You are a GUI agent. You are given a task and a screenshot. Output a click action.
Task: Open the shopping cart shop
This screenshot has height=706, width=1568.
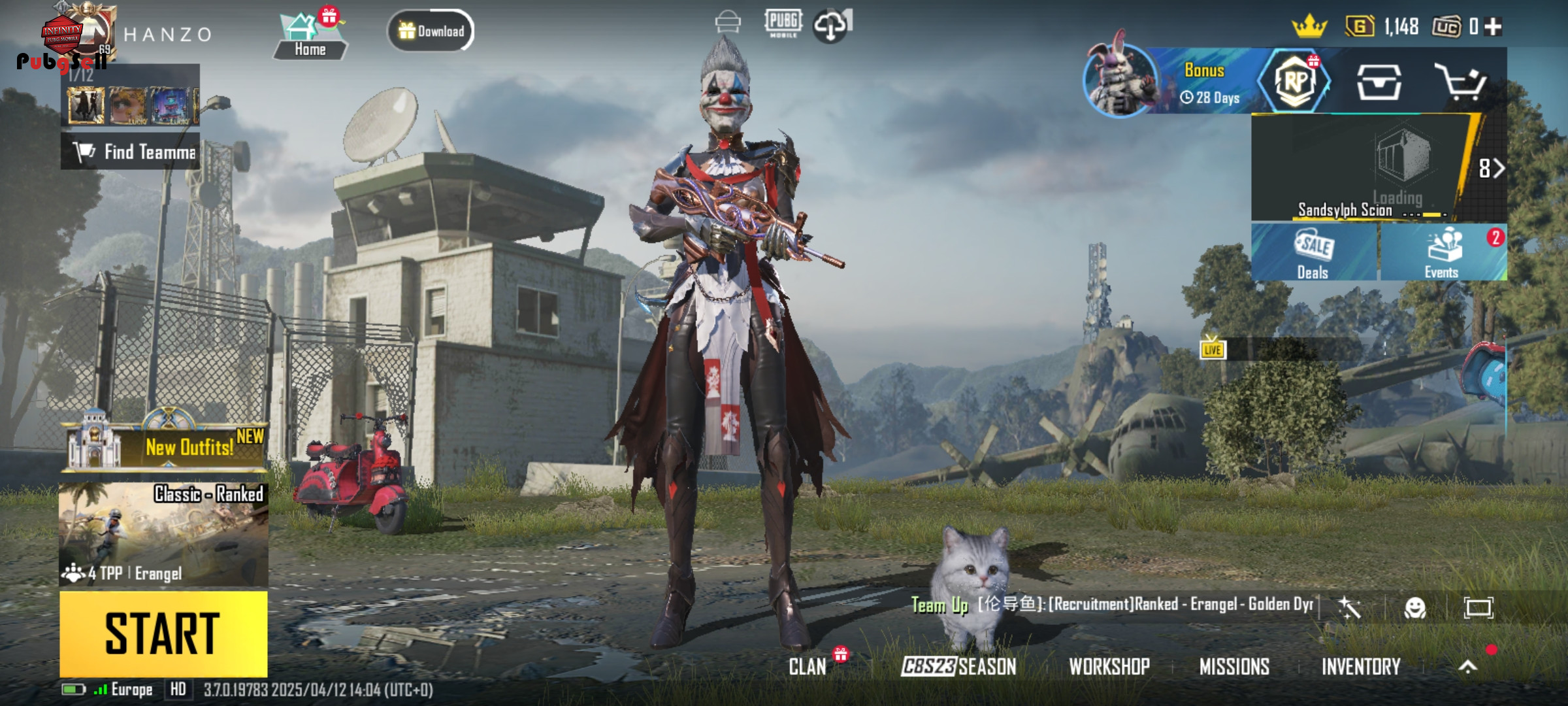click(1461, 82)
